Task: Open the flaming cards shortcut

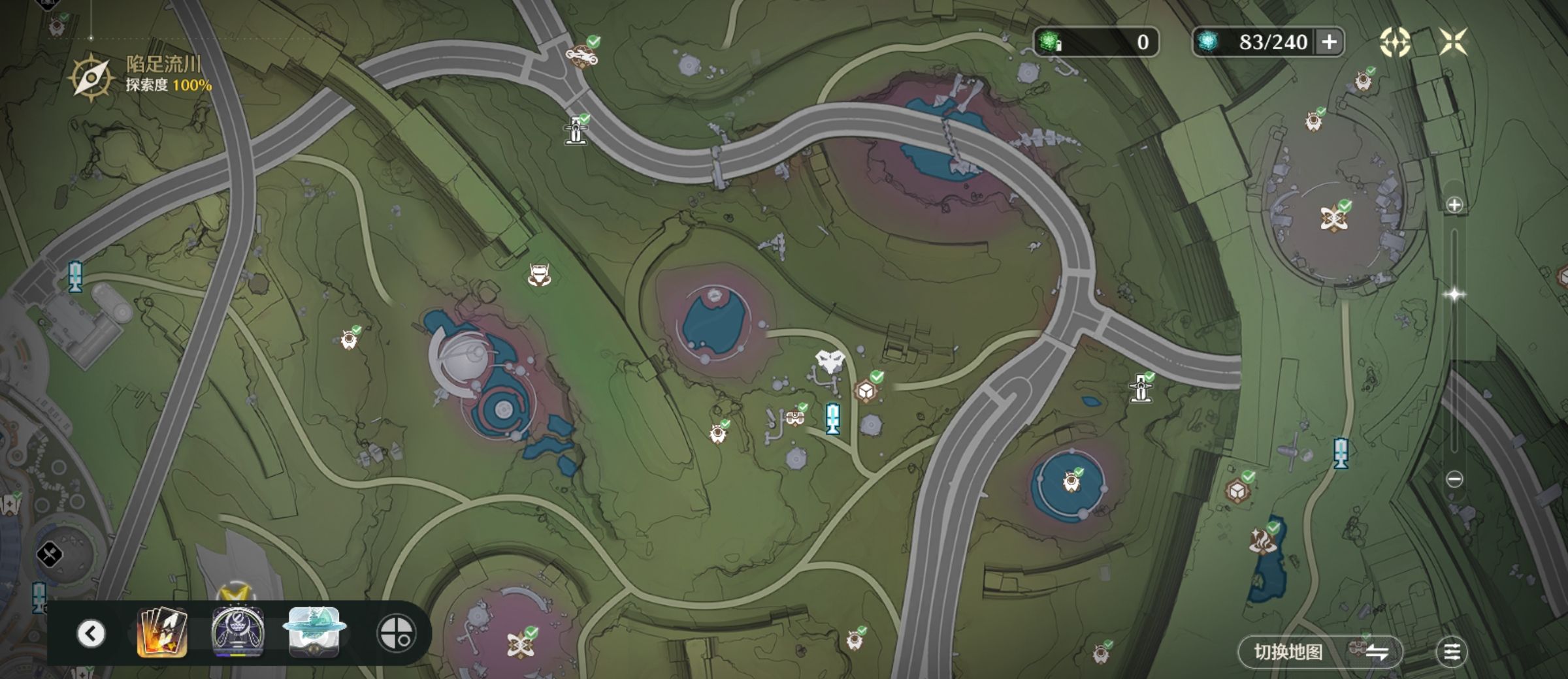Action: [x=162, y=632]
